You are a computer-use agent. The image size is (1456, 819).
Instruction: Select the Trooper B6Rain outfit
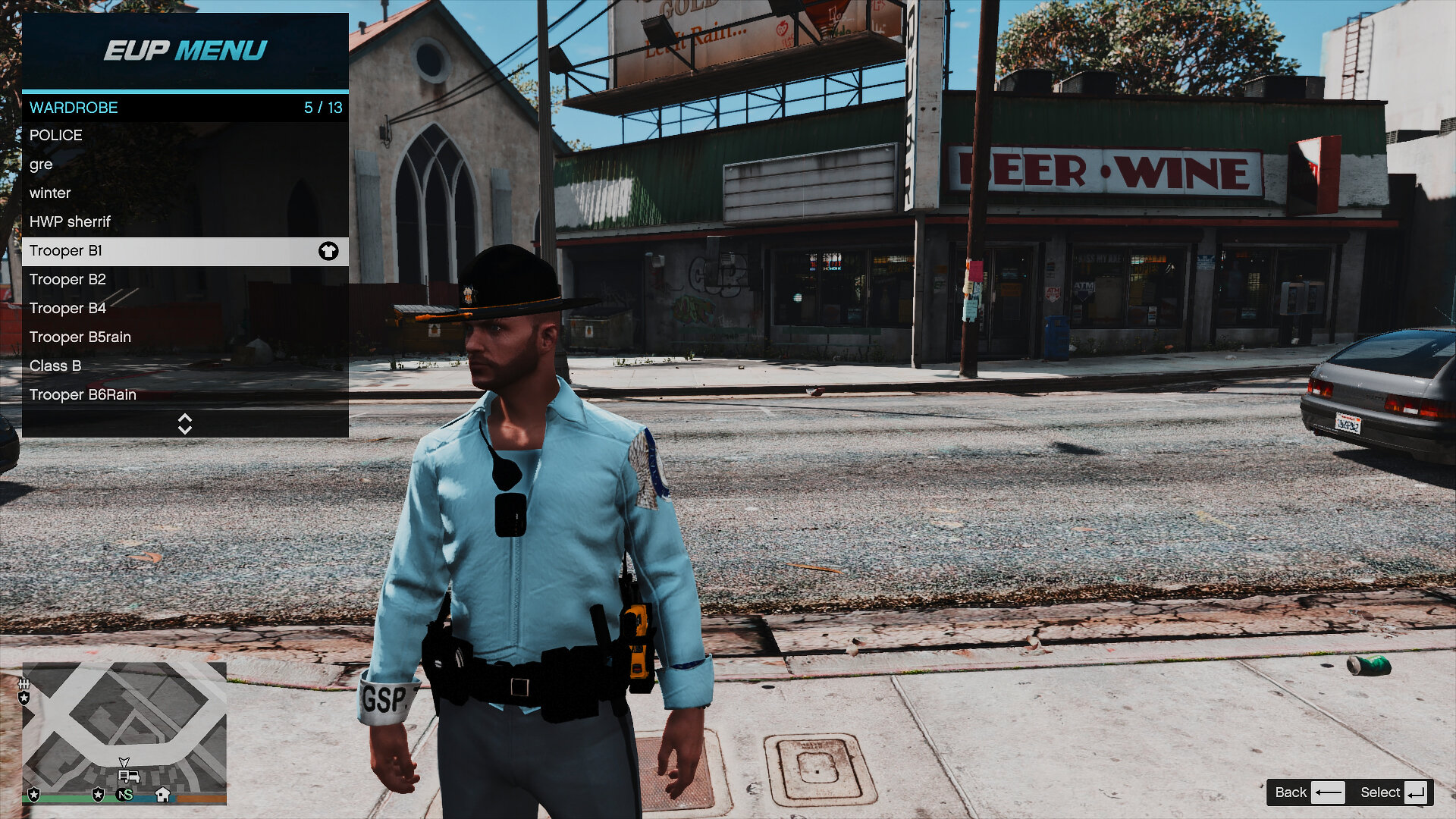[x=185, y=394]
